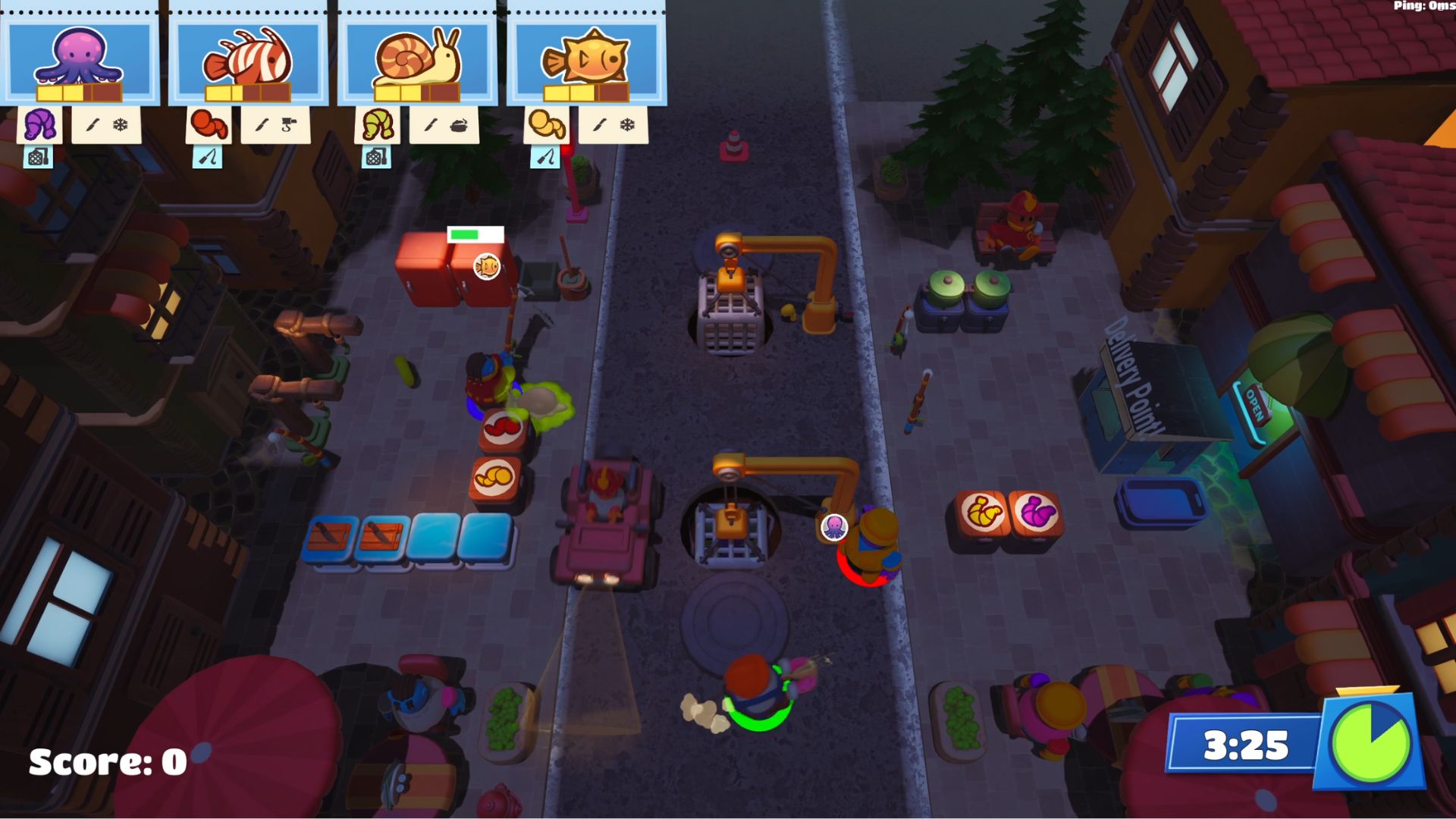Click the fishing hook icon on the clownfish order
Image resolution: width=1456 pixels, height=819 pixels.
point(288,125)
